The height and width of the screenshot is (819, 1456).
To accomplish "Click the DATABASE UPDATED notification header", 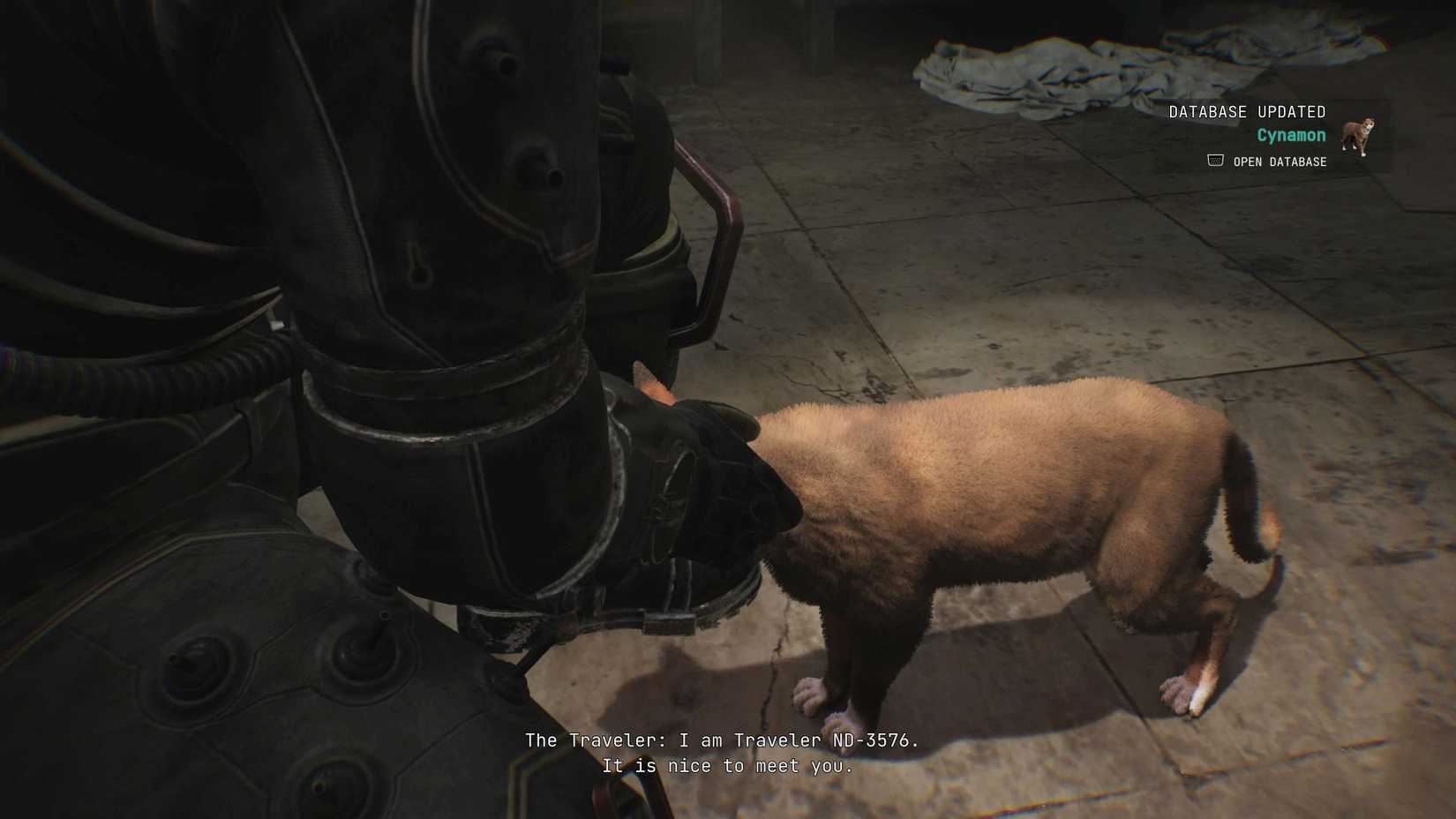I will pos(1247,111).
